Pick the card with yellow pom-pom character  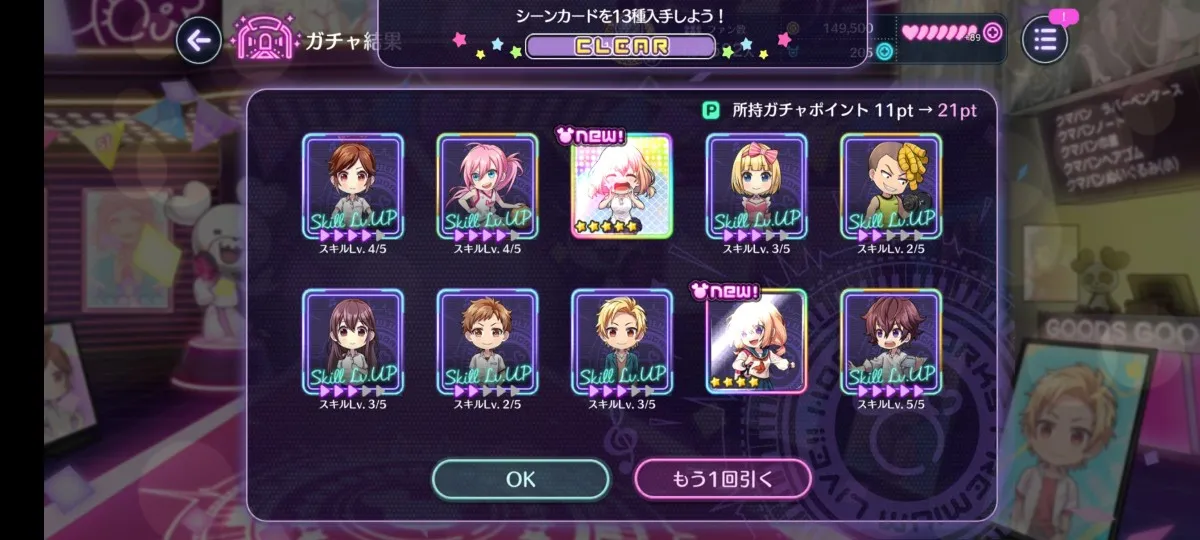pos(891,186)
